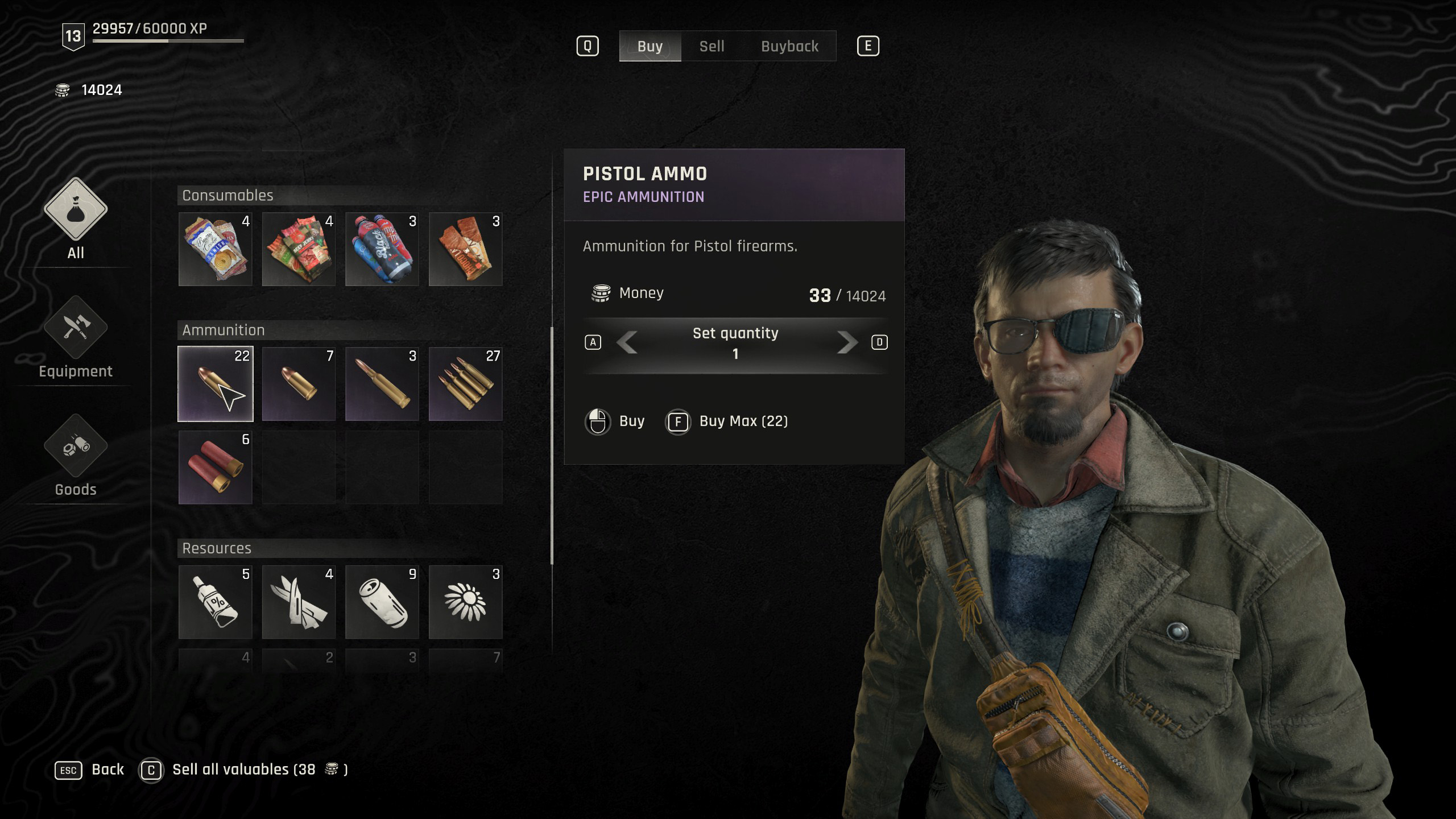Screen dimensions: 1456x819
Task: Decrease quantity with the left arrow
Action: 627,342
